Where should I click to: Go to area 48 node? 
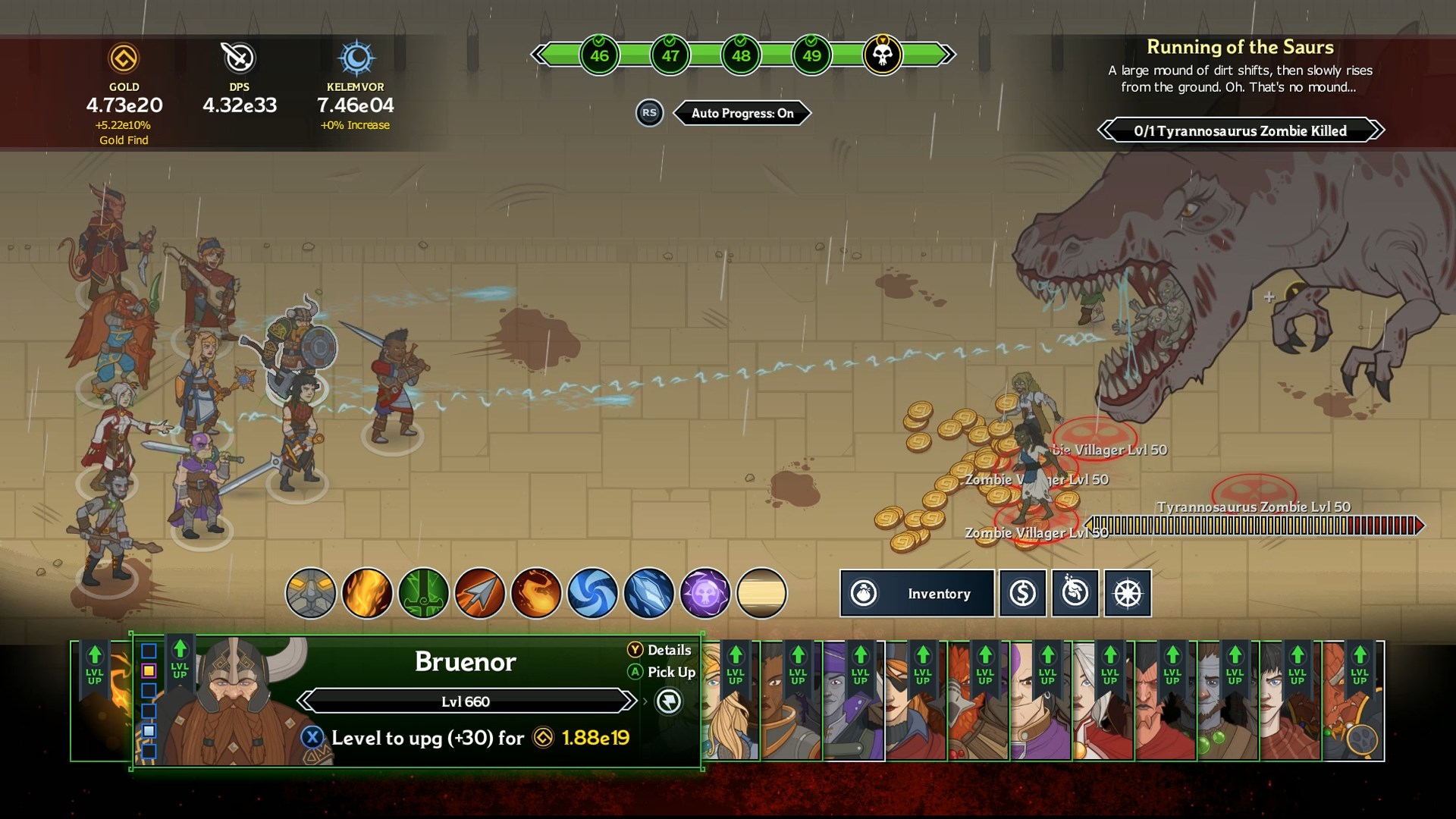[741, 55]
